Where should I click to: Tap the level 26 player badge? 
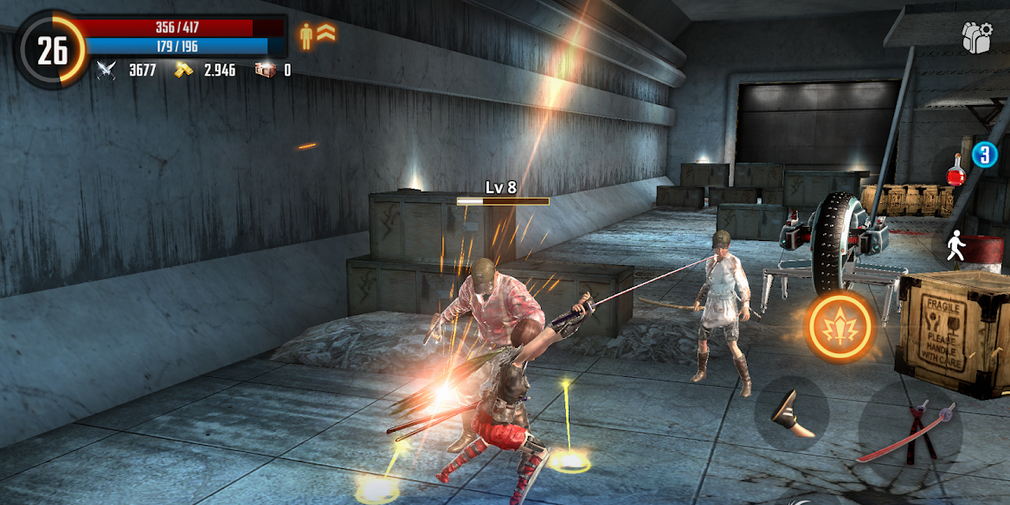pyautogui.click(x=51, y=50)
